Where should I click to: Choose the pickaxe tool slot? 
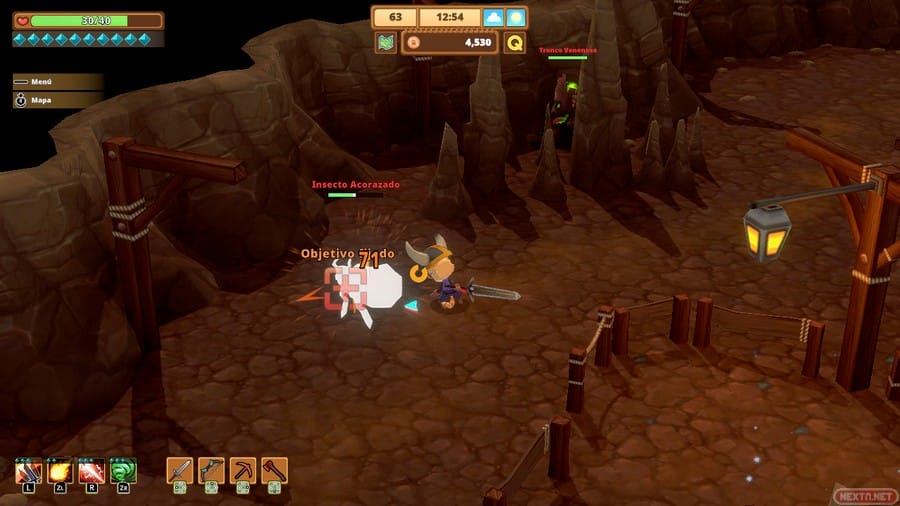[243, 470]
